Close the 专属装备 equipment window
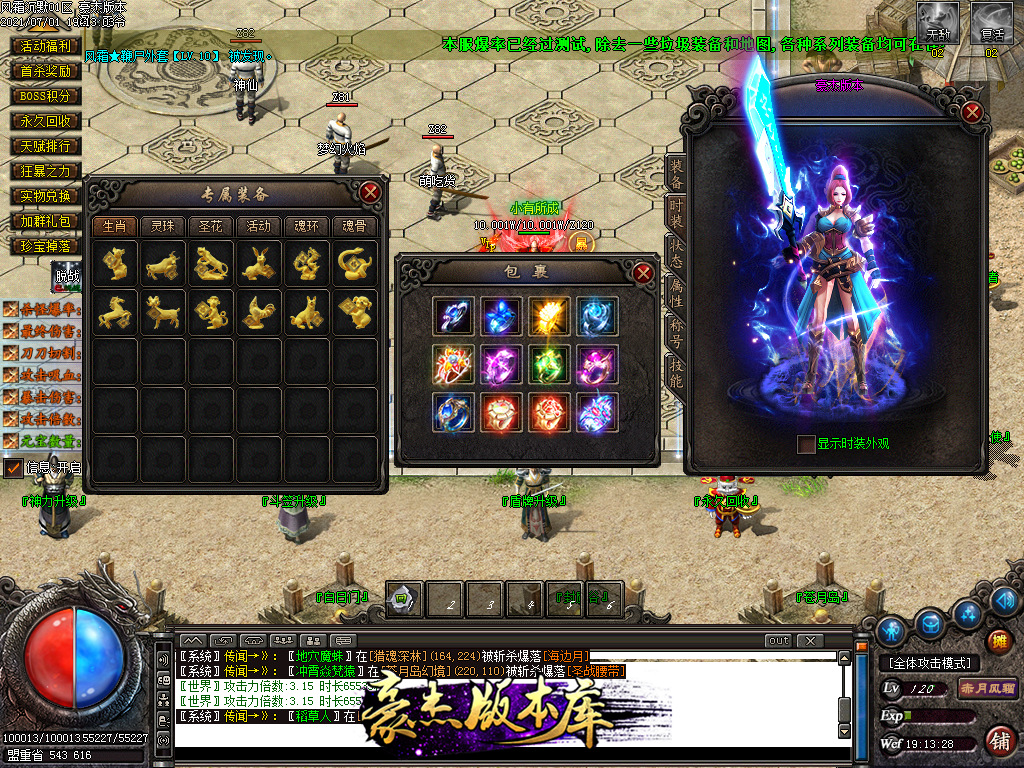 click(x=370, y=192)
